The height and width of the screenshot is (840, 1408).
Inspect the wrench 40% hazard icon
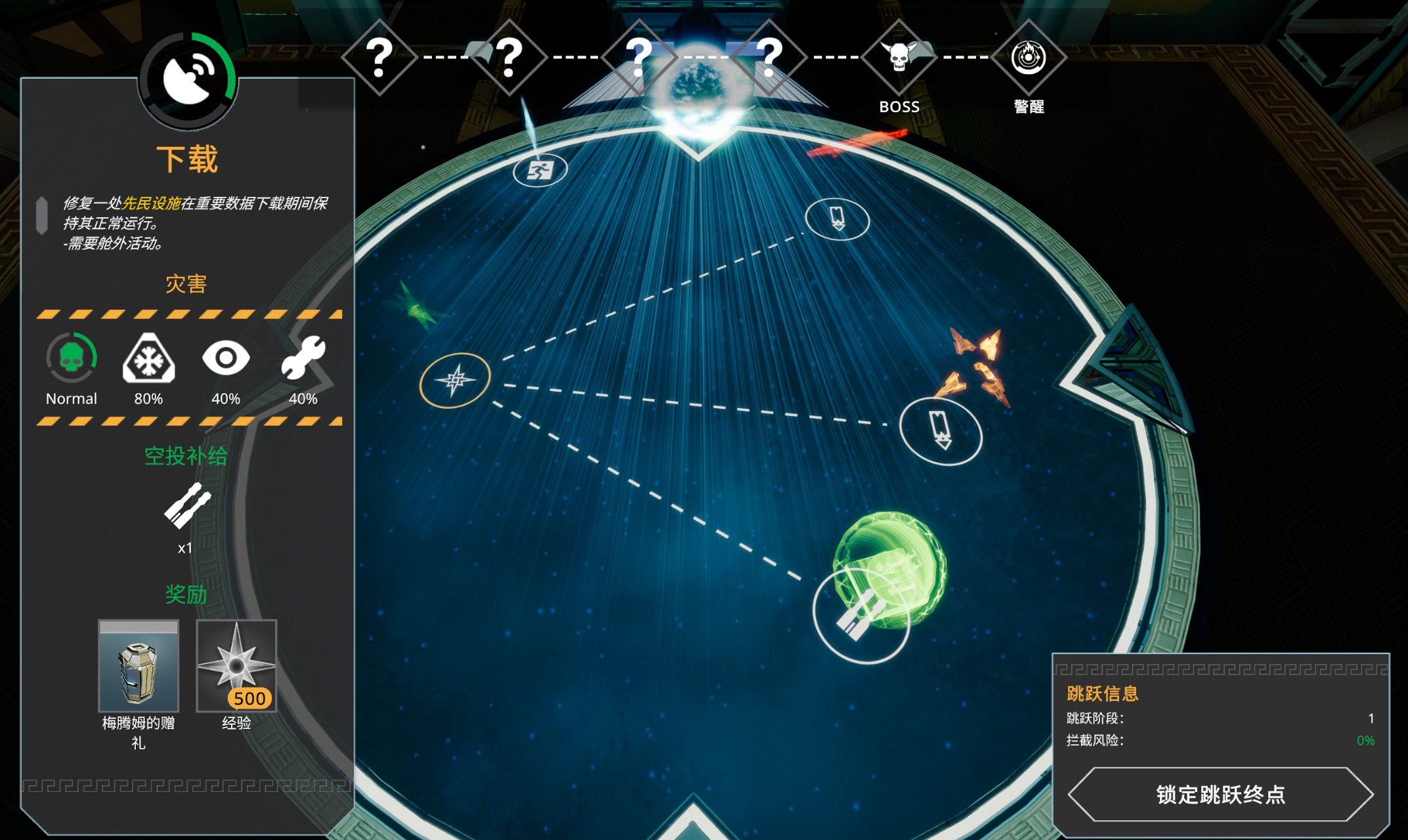(303, 358)
